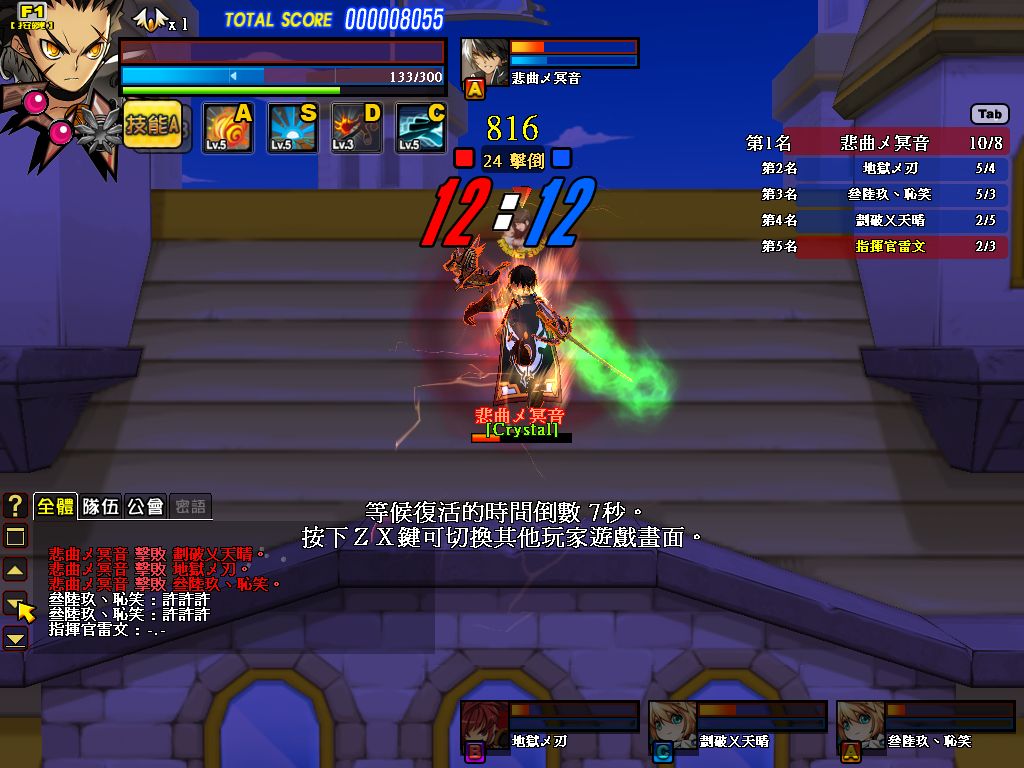Open the 公會 chat tab
This screenshot has width=1024, height=768.
(x=145, y=506)
